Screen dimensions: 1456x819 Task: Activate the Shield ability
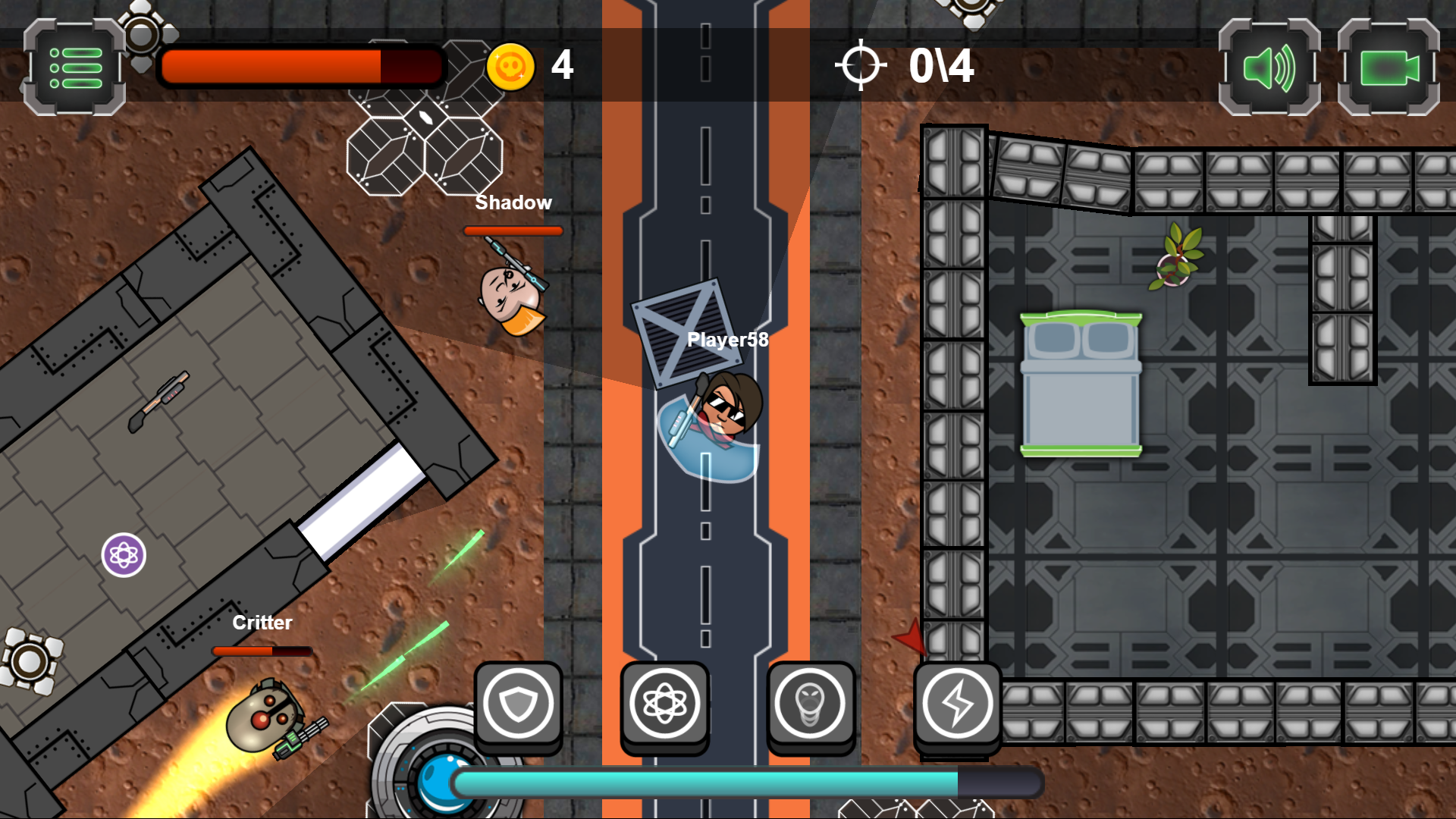(519, 704)
